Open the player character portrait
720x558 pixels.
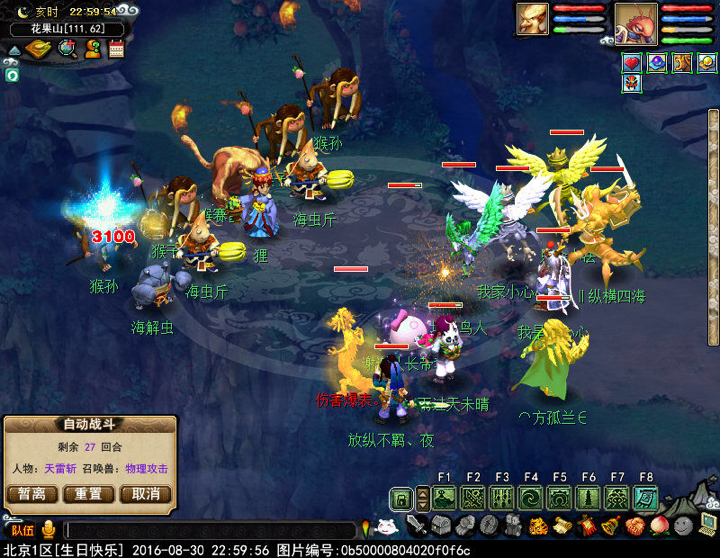pos(635,20)
